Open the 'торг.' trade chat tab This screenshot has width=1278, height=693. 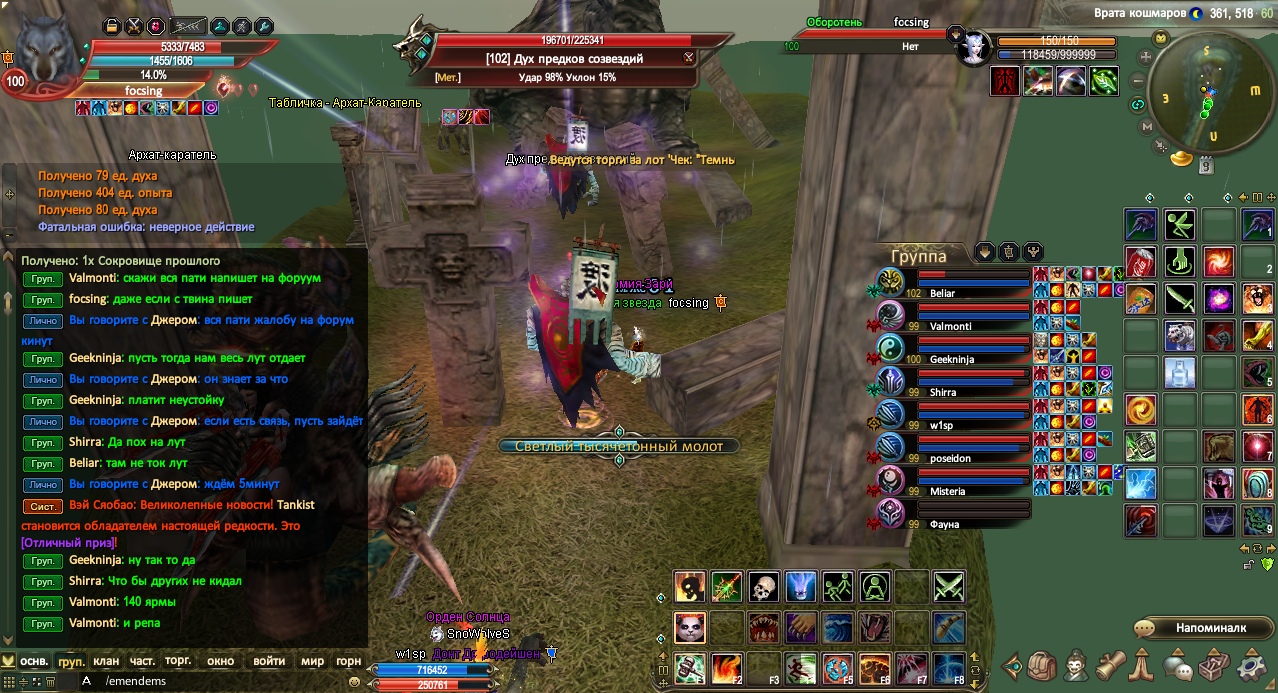tap(178, 661)
